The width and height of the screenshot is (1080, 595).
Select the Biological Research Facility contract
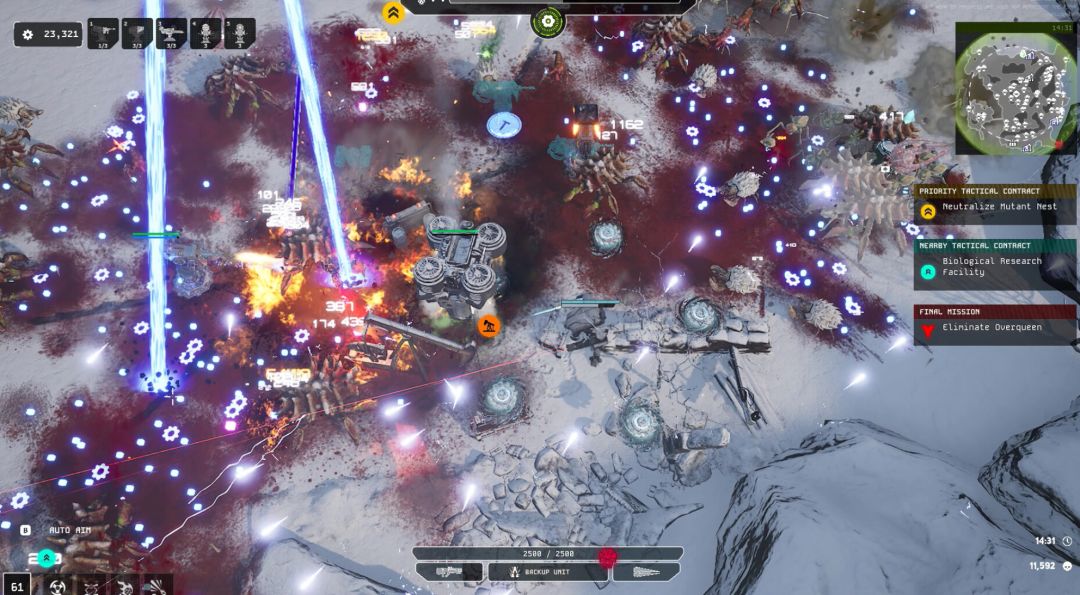[x=996, y=267]
